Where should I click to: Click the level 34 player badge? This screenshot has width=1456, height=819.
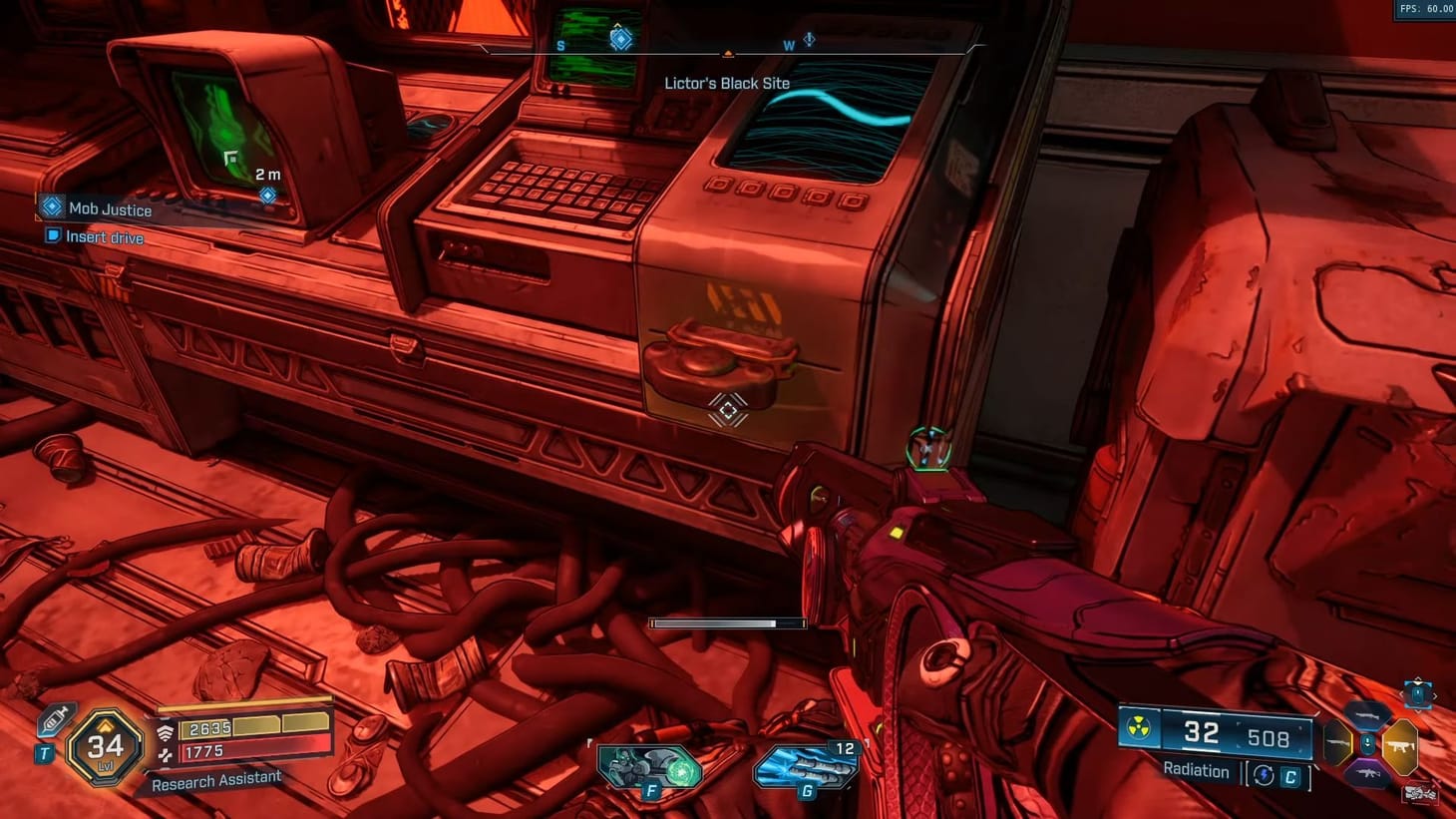[x=105, y=749]
